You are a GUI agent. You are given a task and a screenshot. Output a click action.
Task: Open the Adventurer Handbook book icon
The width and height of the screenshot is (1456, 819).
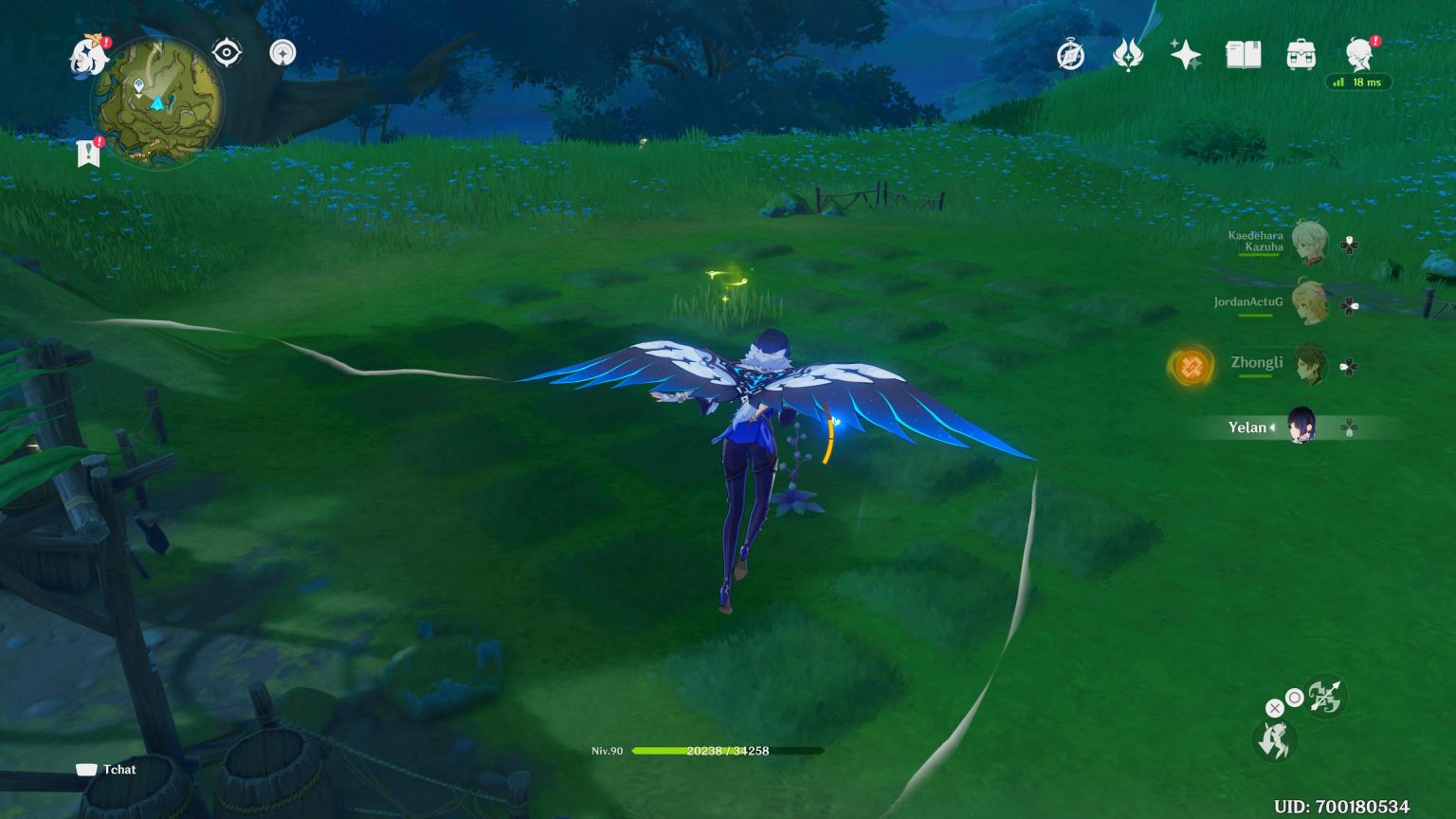pyautogui.click(x=1245, y=54)
